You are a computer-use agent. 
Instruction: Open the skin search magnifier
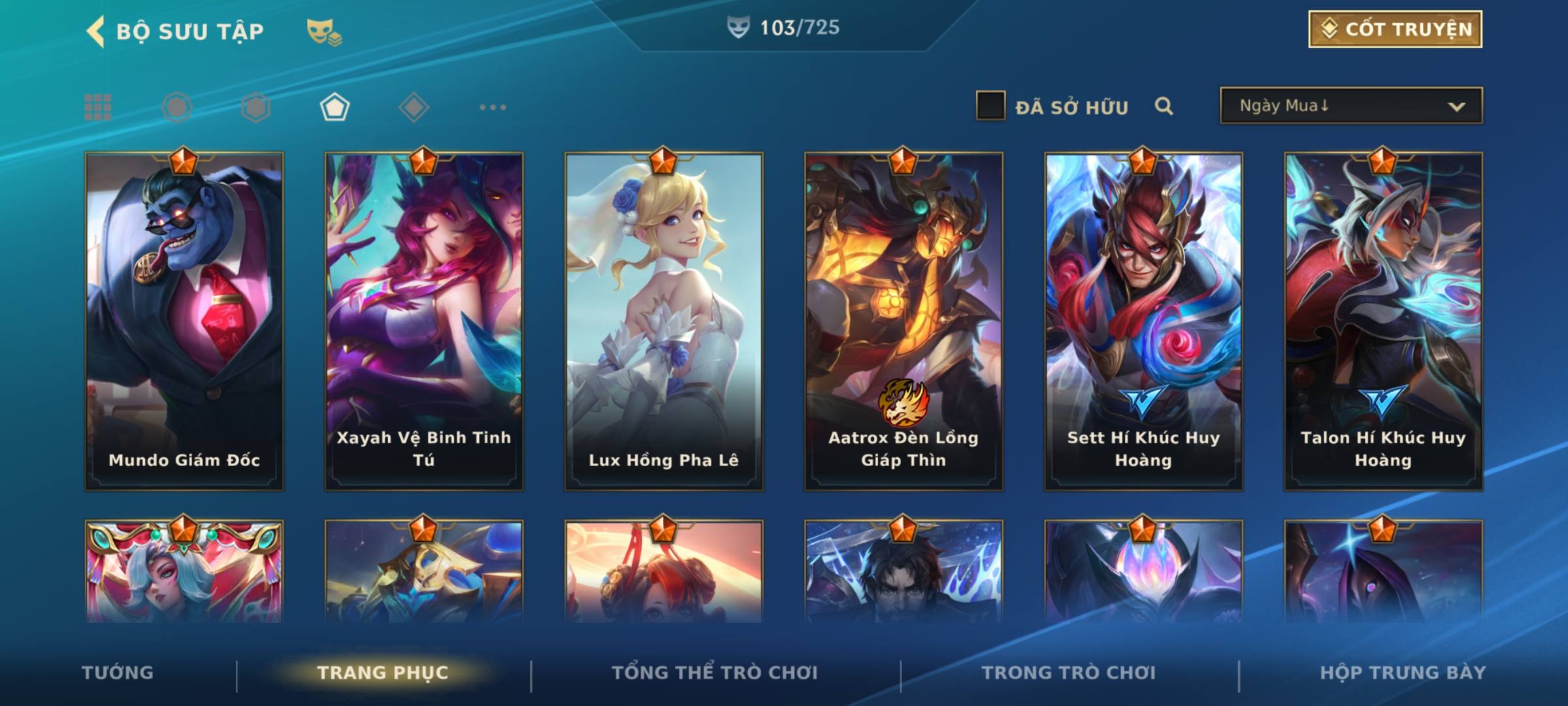tap(1164, 106)
